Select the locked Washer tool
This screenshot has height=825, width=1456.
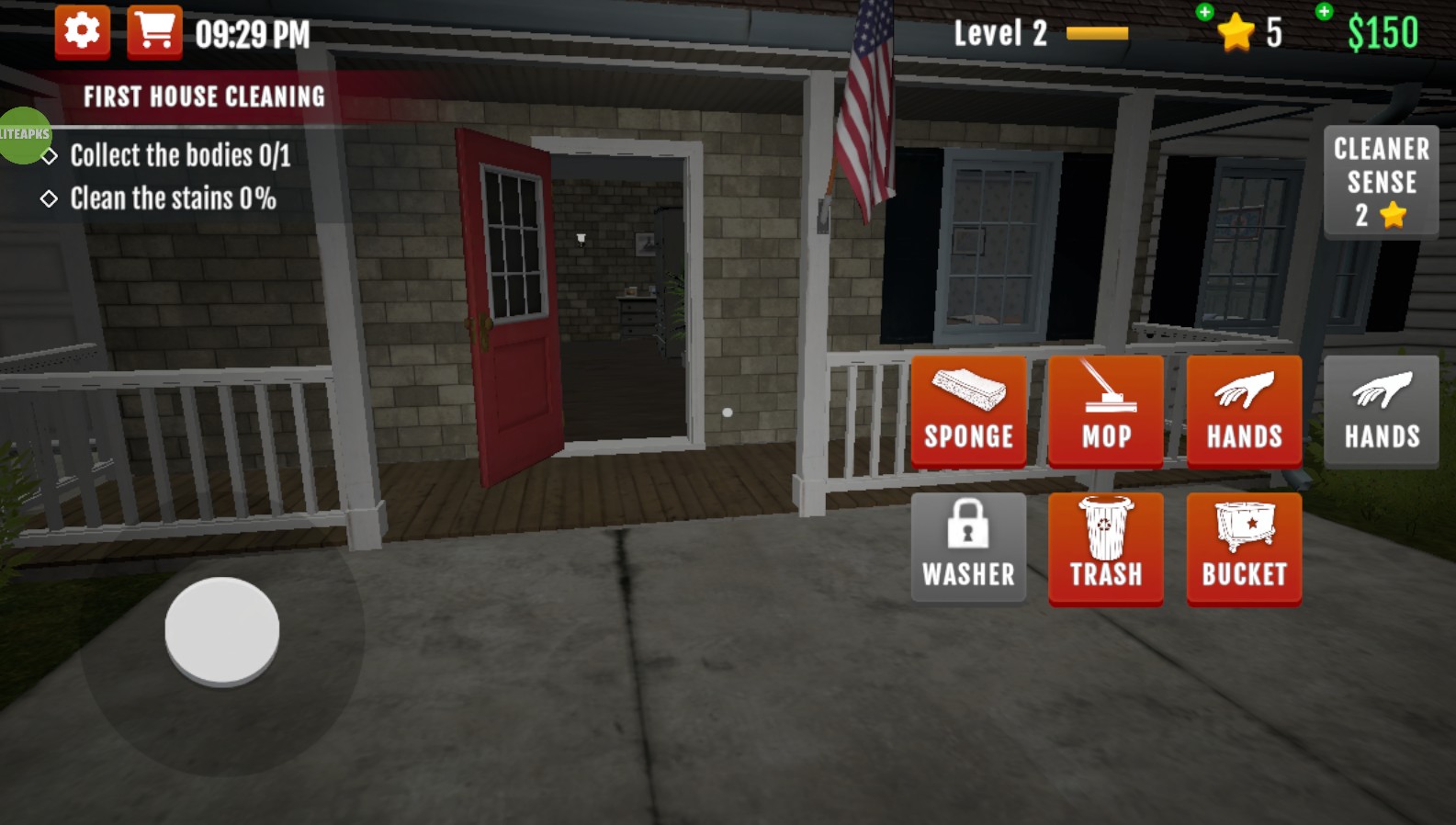(x=968, y=548)
